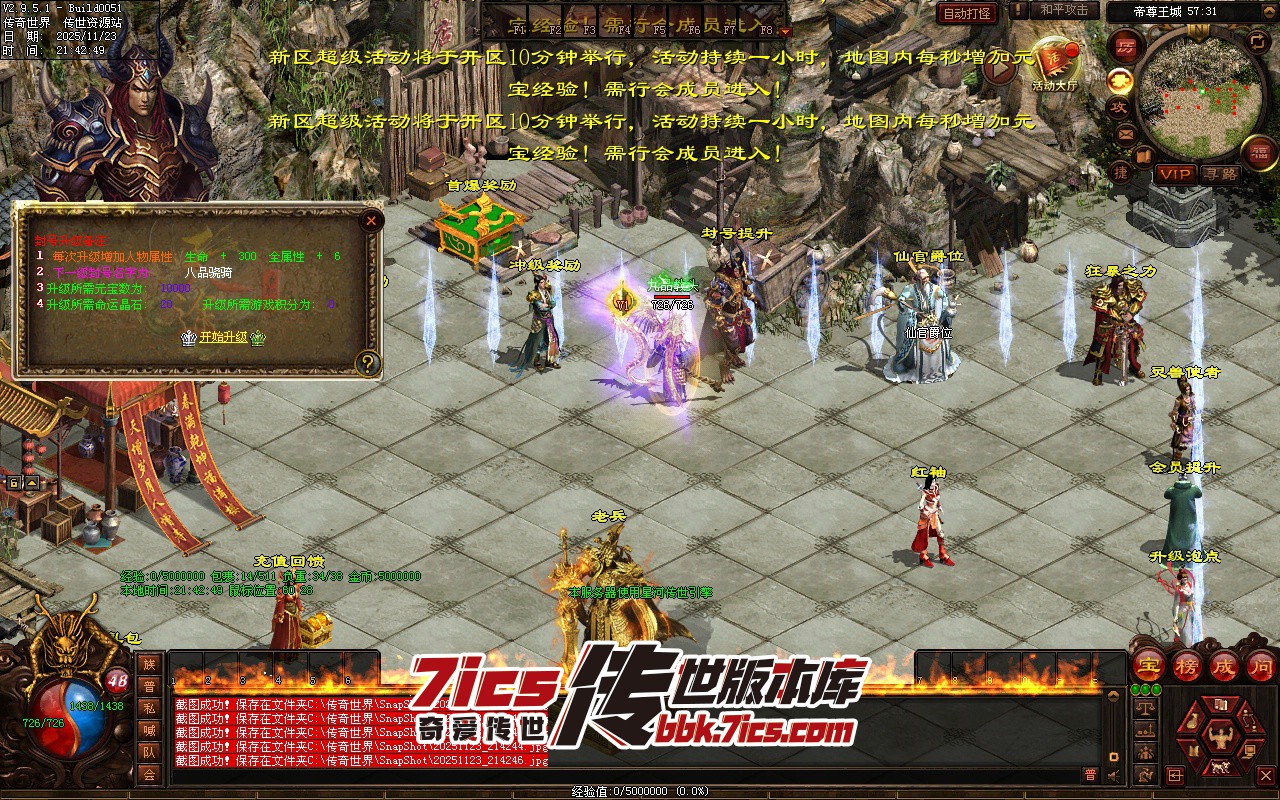Switch the 和平攻击 attack mode button

tap(1064, 10)
